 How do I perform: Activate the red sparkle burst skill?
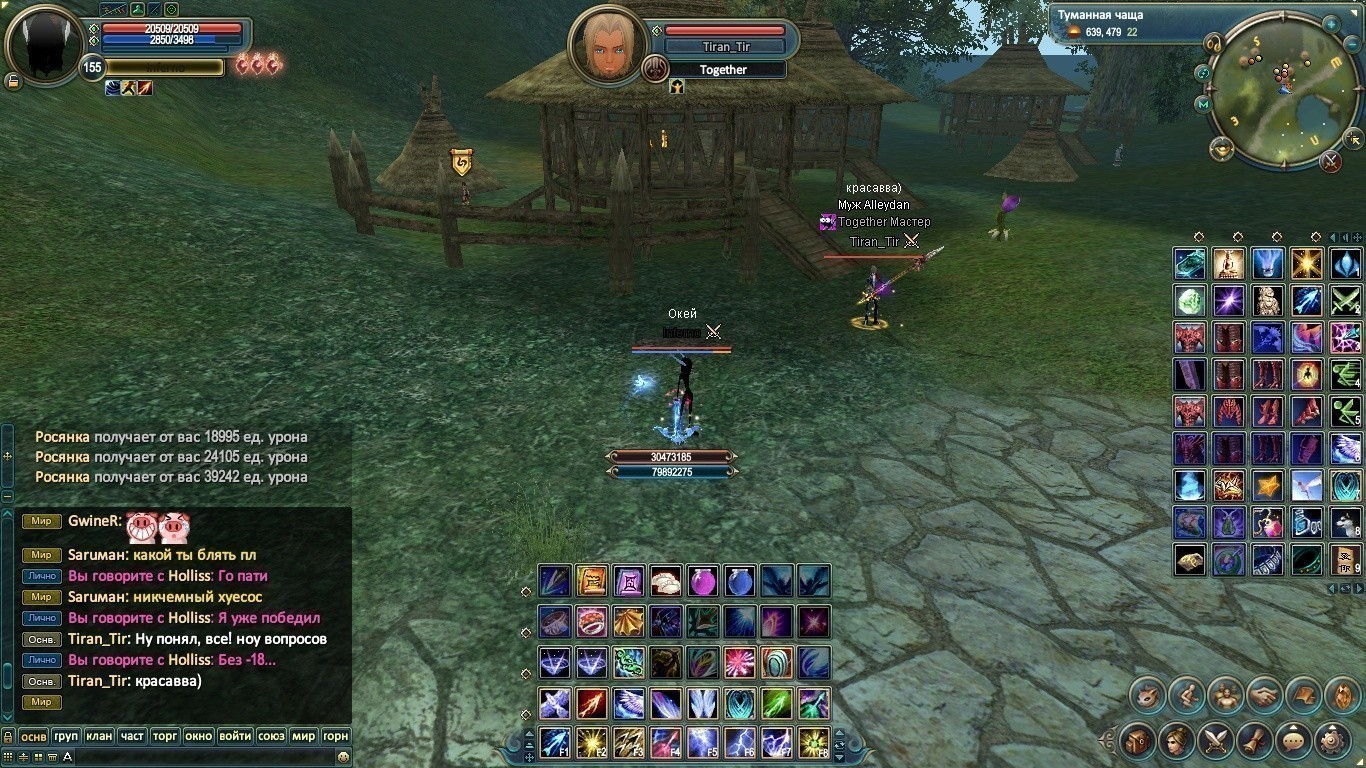[x=740, y=662]
